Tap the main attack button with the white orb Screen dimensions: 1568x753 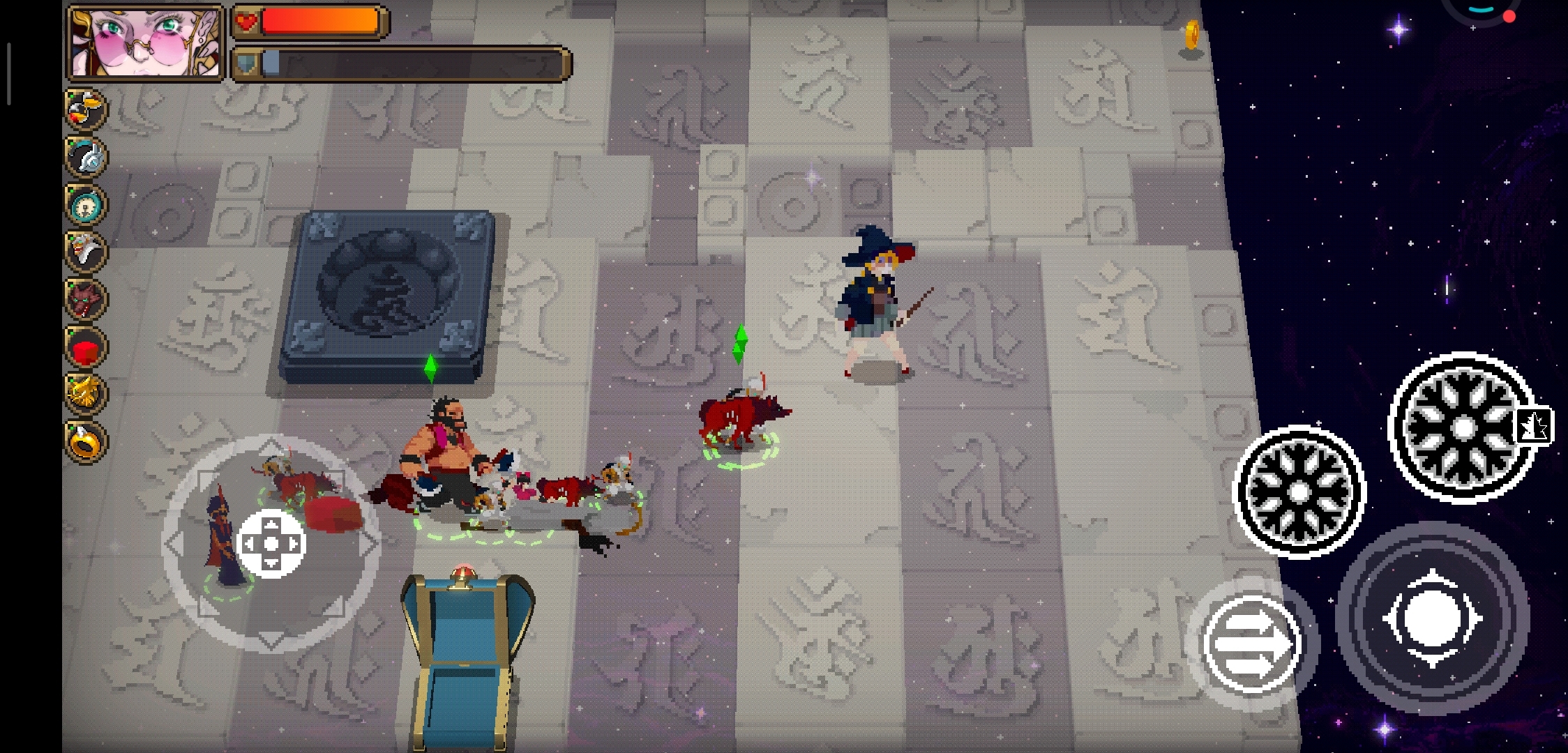click(1432, 618)
